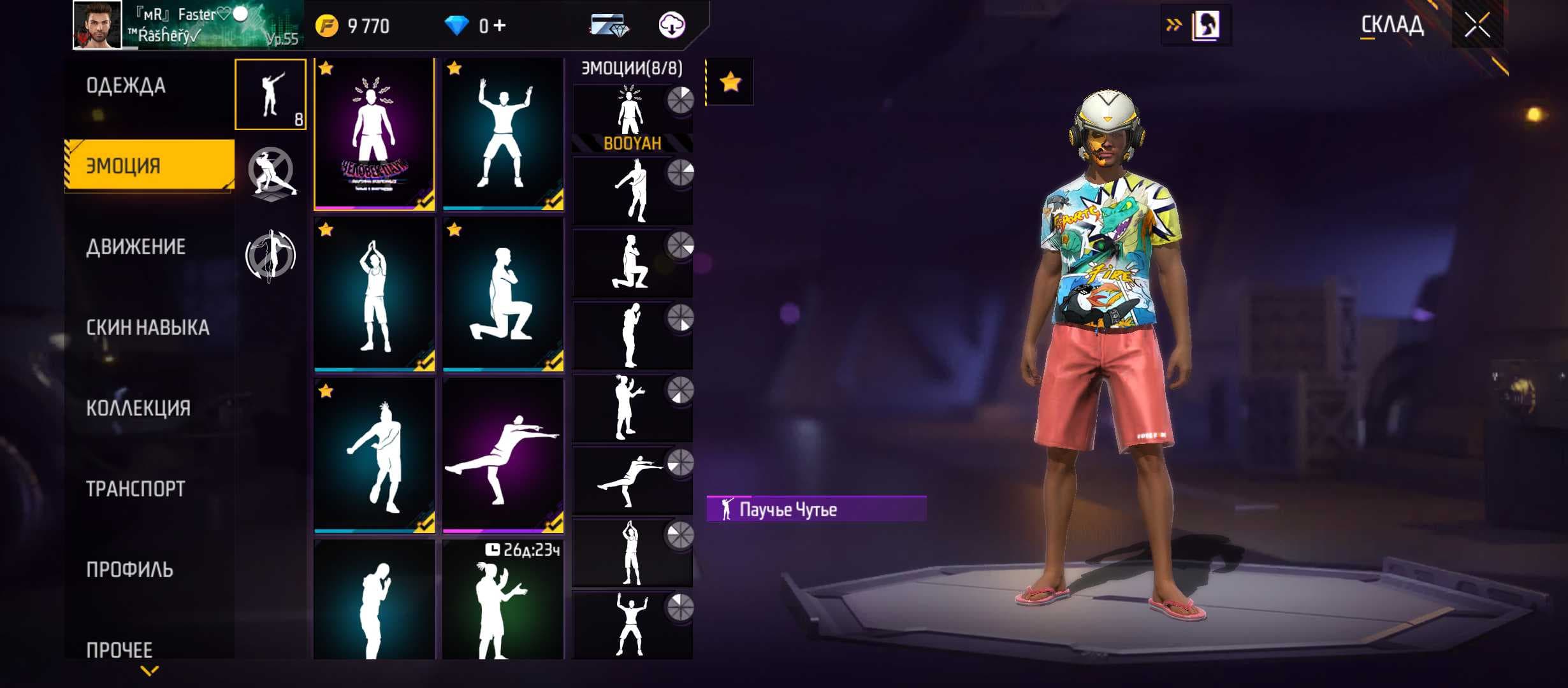Open the cloud download icon
Viewport: 1568px width, 688px height.
[671, 26]
